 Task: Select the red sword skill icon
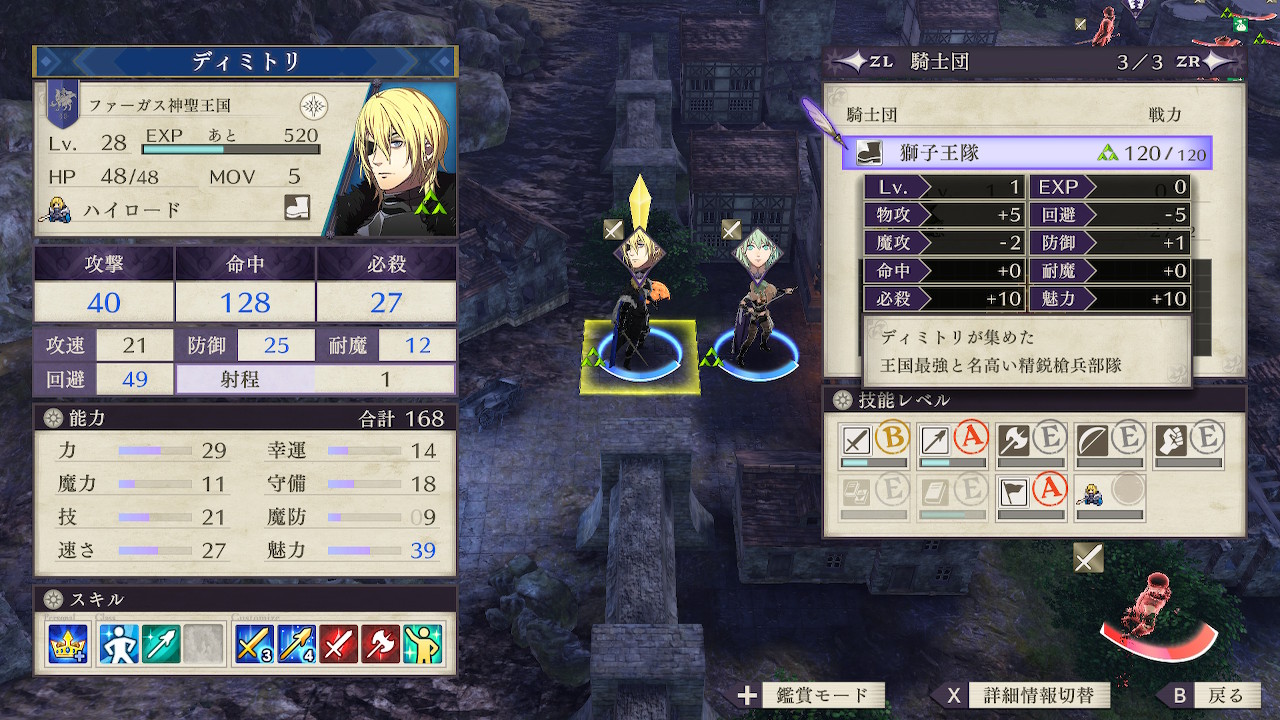coord(339,645)
